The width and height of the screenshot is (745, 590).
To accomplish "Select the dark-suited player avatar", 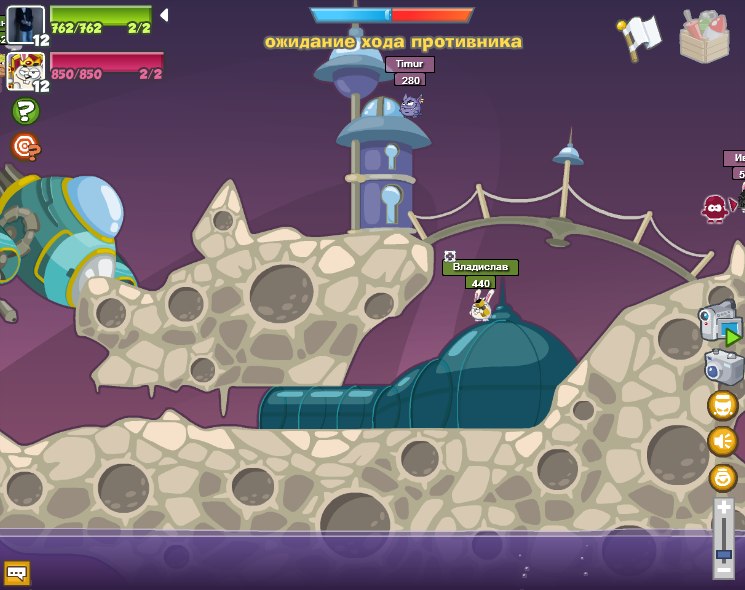I will pyautogui.click(x=25, y=25).
